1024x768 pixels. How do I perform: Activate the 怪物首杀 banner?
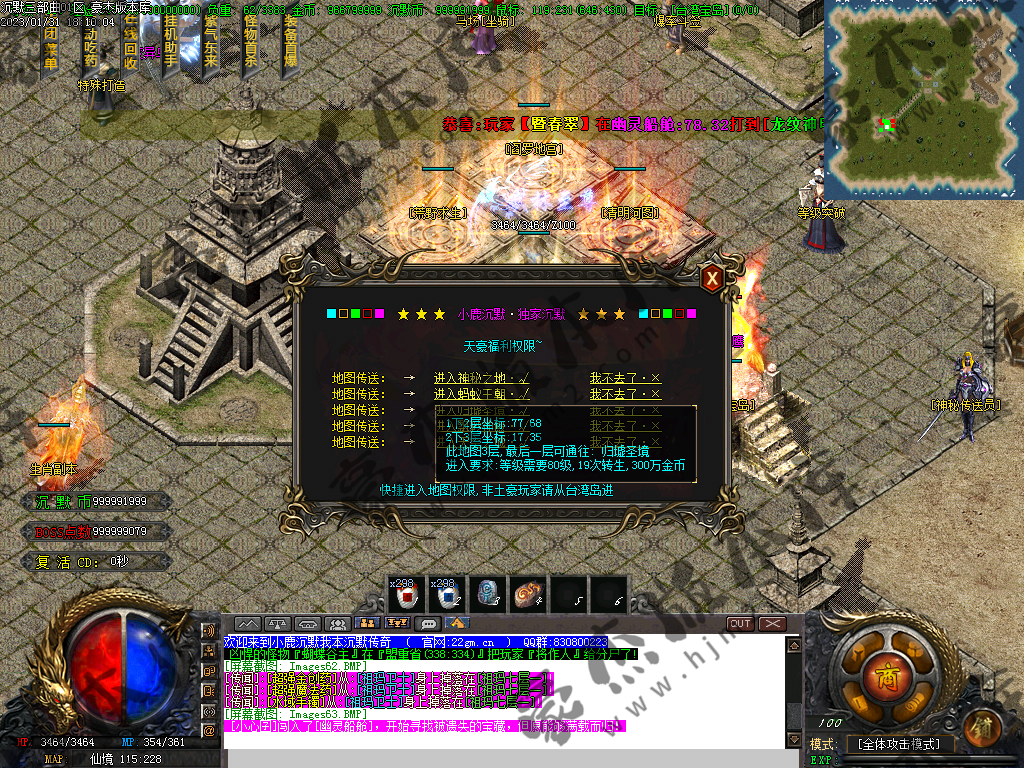pyautogui.click(x=250, y=45)
